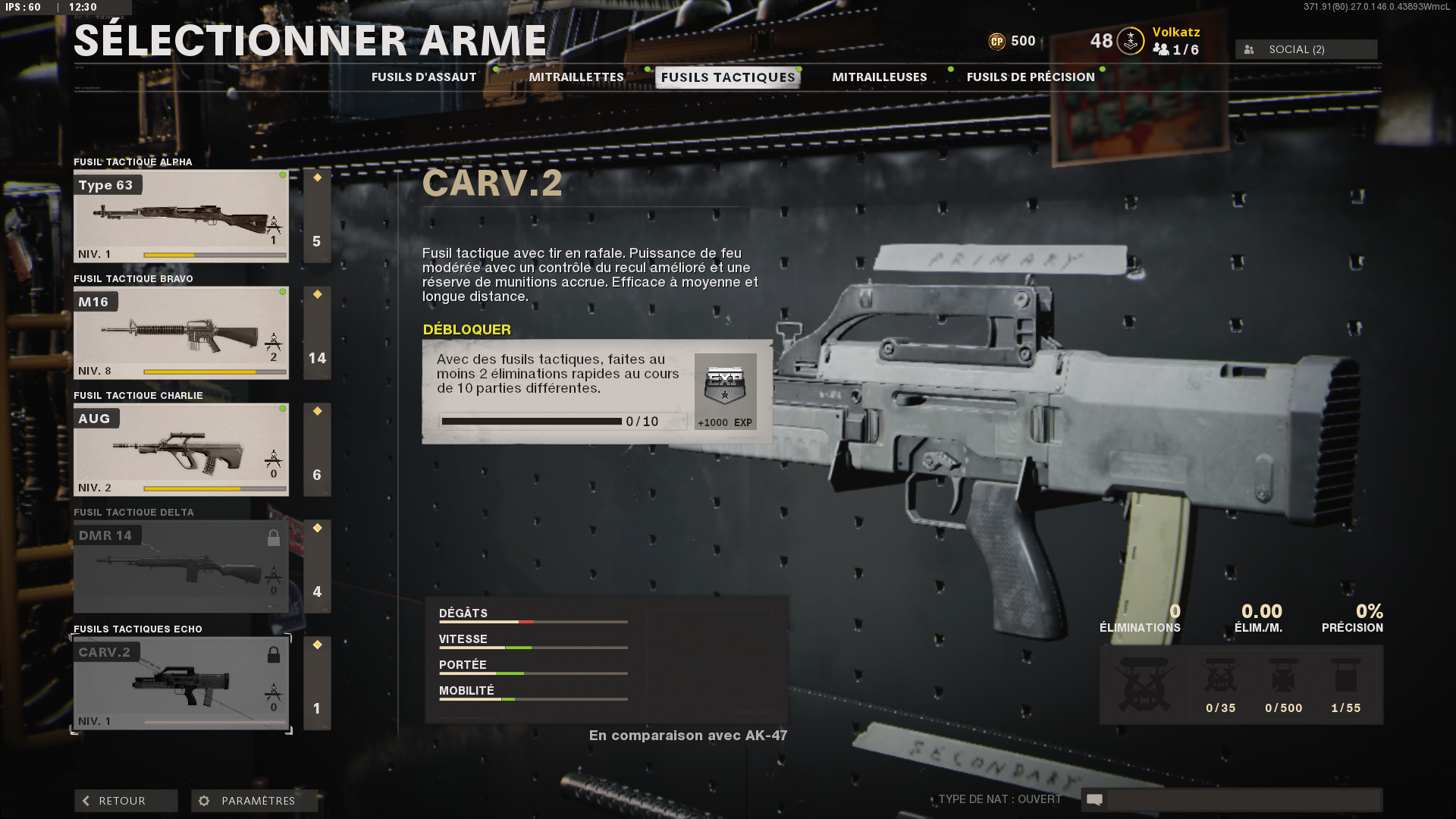Screen dimensions: 1456x819
Task: Select the Fusils de Précision tab
Action: click(x=1029, y=77)
